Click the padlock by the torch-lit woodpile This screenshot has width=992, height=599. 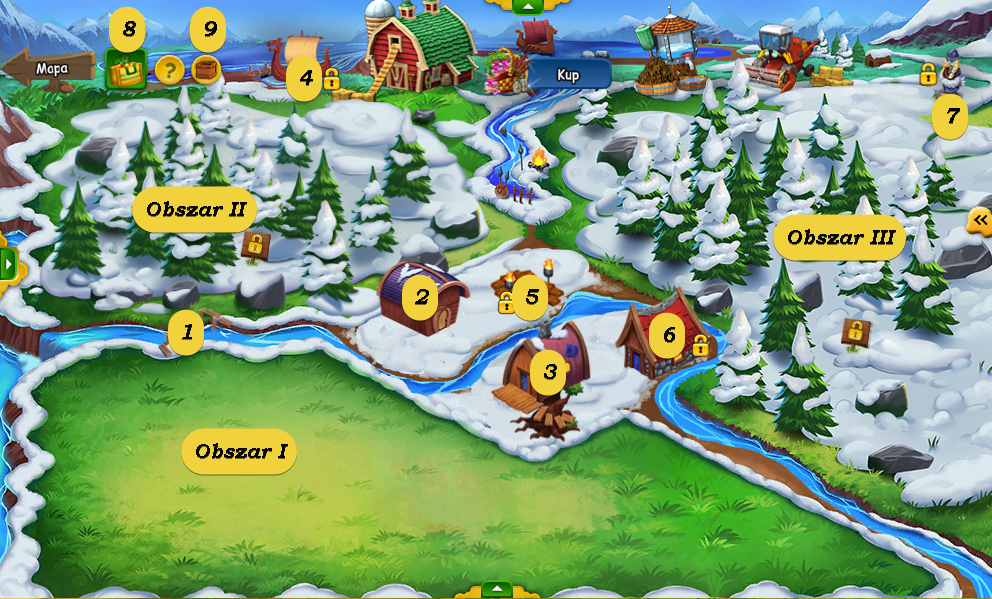pyautogui.click(x=506, y=303)
